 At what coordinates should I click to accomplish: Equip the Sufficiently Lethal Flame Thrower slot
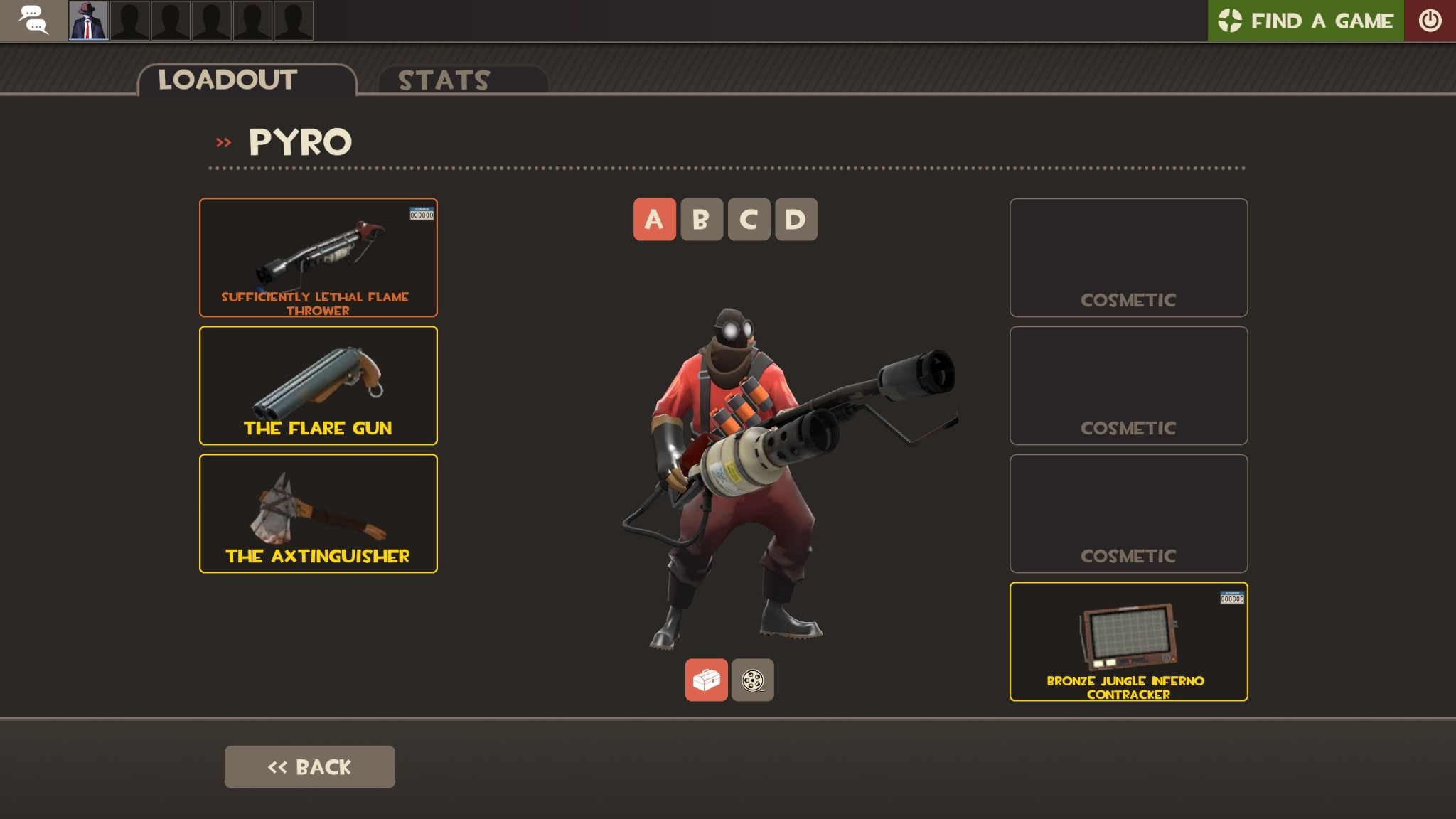pyautogui.click(x=318, y=257)
